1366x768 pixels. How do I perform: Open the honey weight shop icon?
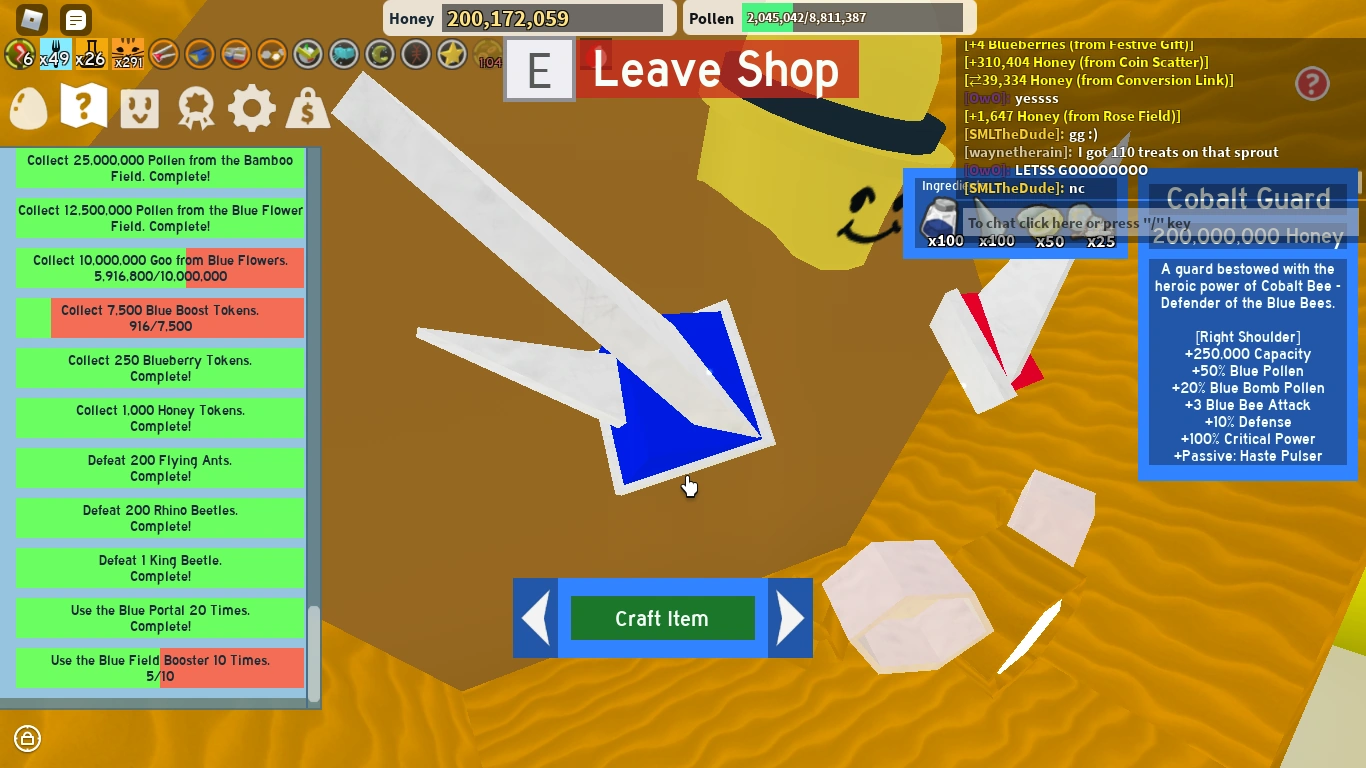[x=307, y=107]
